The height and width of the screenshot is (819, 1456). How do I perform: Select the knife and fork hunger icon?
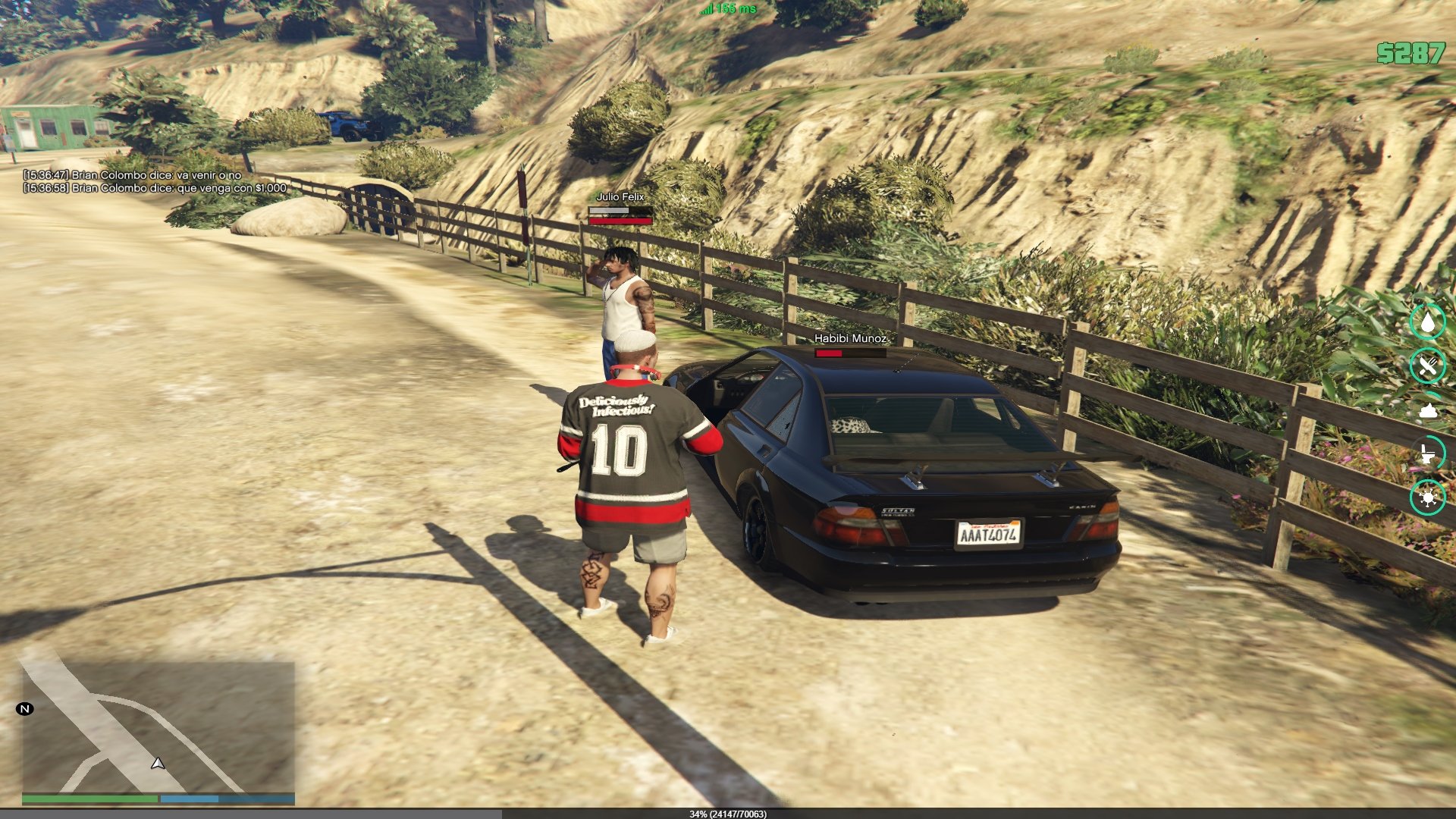coord(1427,366)
